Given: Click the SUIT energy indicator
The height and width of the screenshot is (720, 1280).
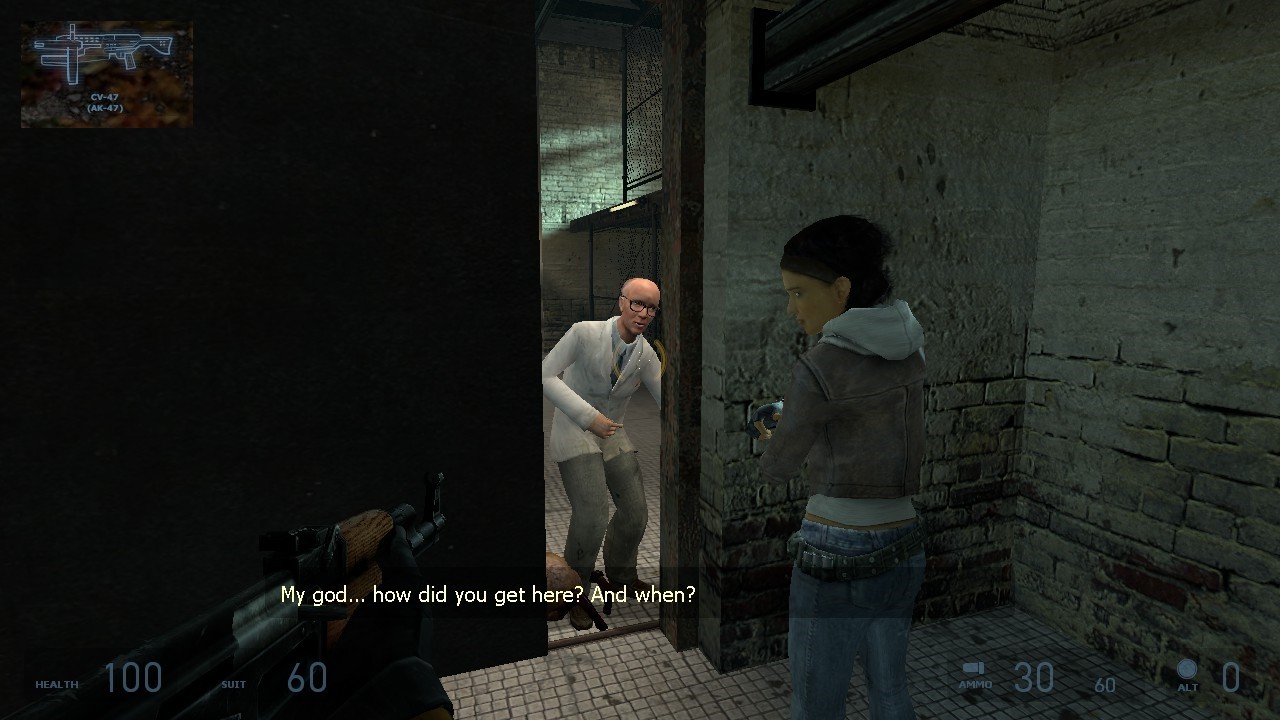Looking at the screenshot, I should point(232,684).
